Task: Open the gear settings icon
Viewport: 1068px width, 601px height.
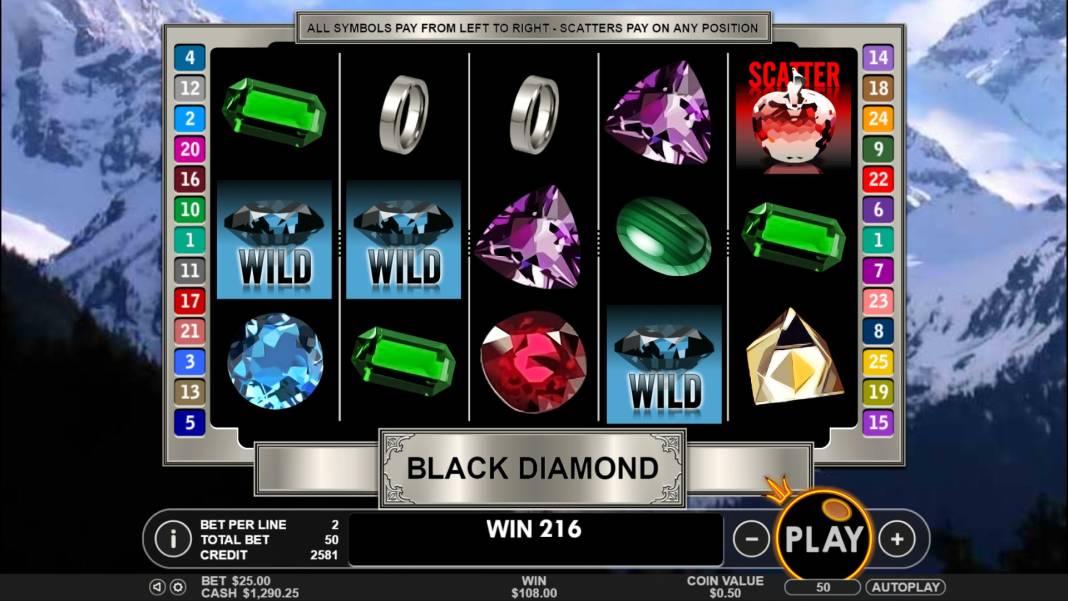Action: tap(178, 587)
